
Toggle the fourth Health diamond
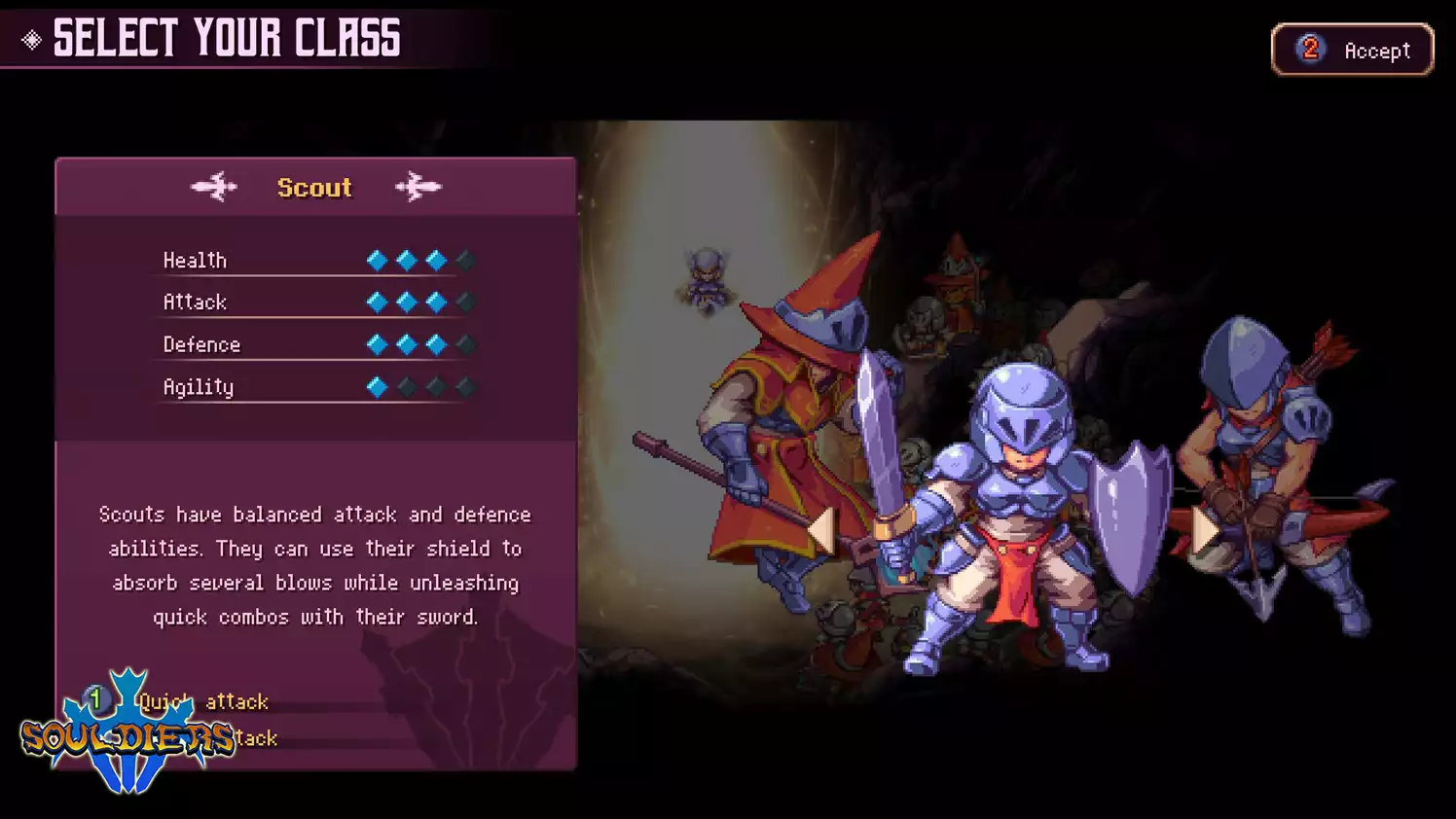click(x=465, y=260)
